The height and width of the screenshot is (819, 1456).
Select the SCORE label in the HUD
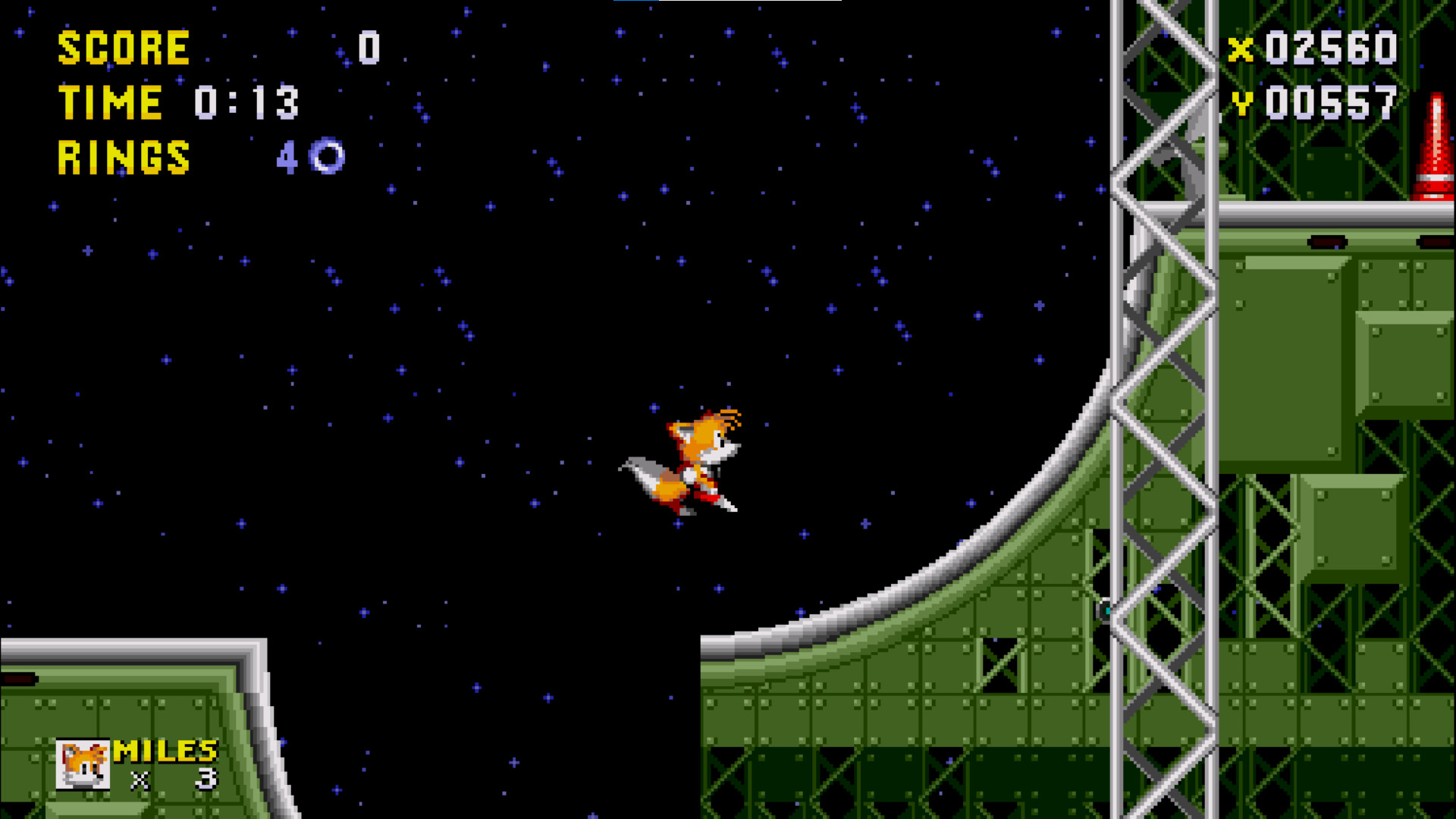click(124, 47)
